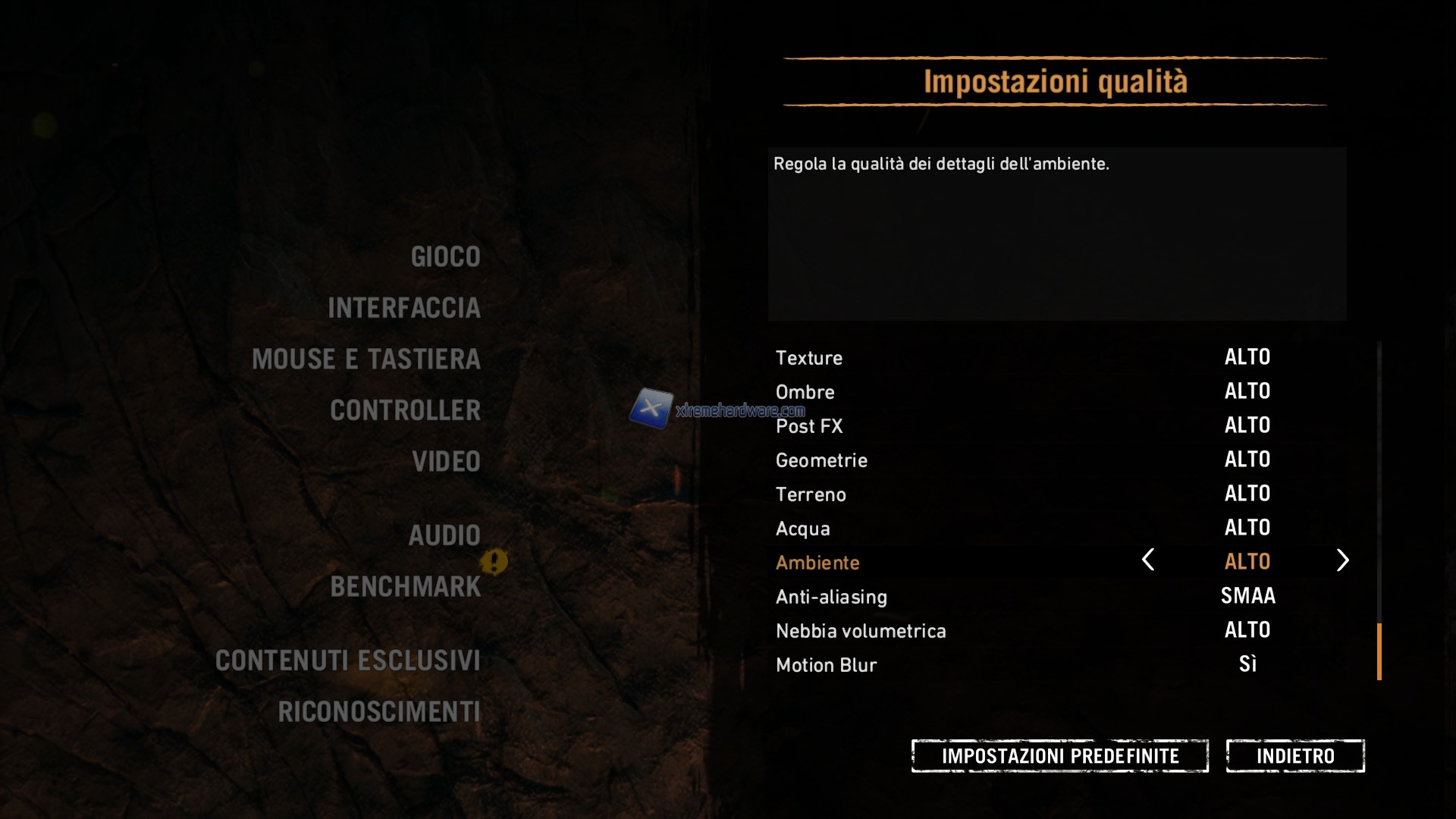
Task: Choose the CONTROLLER menu entry
Action: (406, 410)
